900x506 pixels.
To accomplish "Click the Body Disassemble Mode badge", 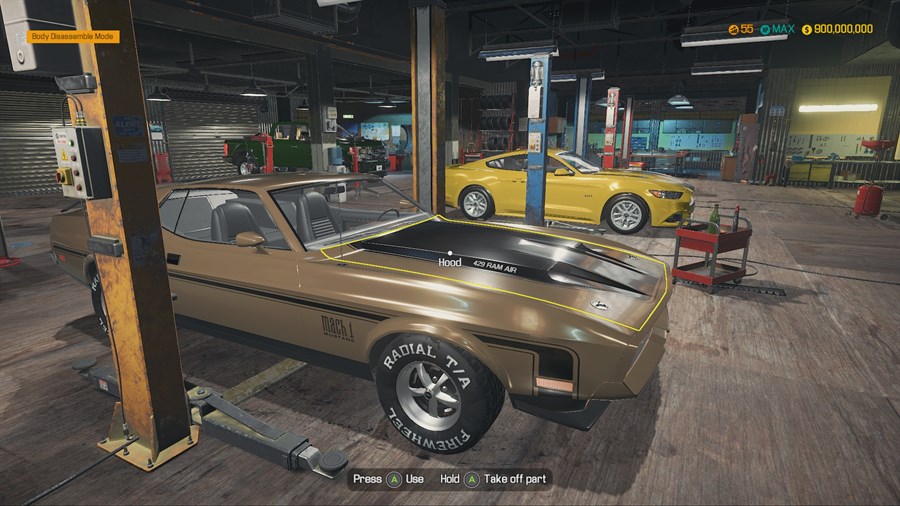I will pyautogui.click(x=74, y=37).
